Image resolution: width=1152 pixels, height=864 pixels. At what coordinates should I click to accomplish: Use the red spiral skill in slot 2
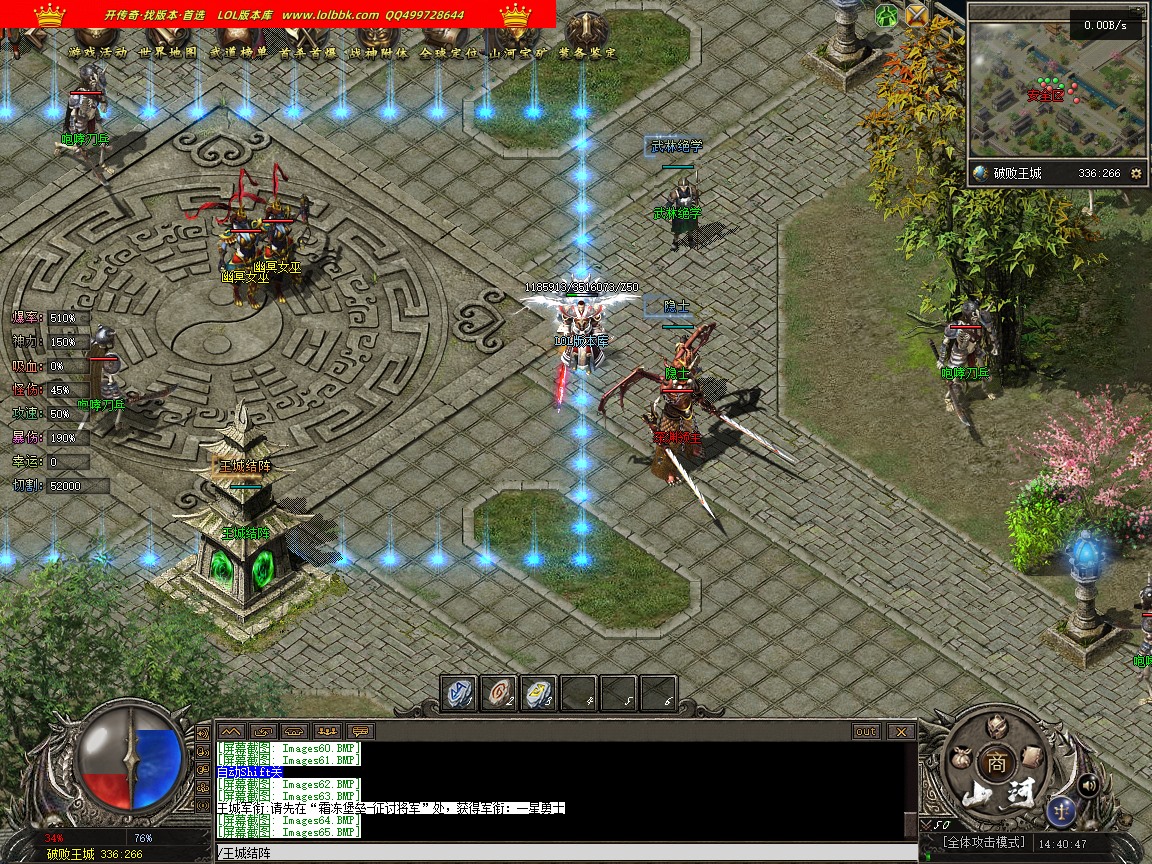(499, 692)
